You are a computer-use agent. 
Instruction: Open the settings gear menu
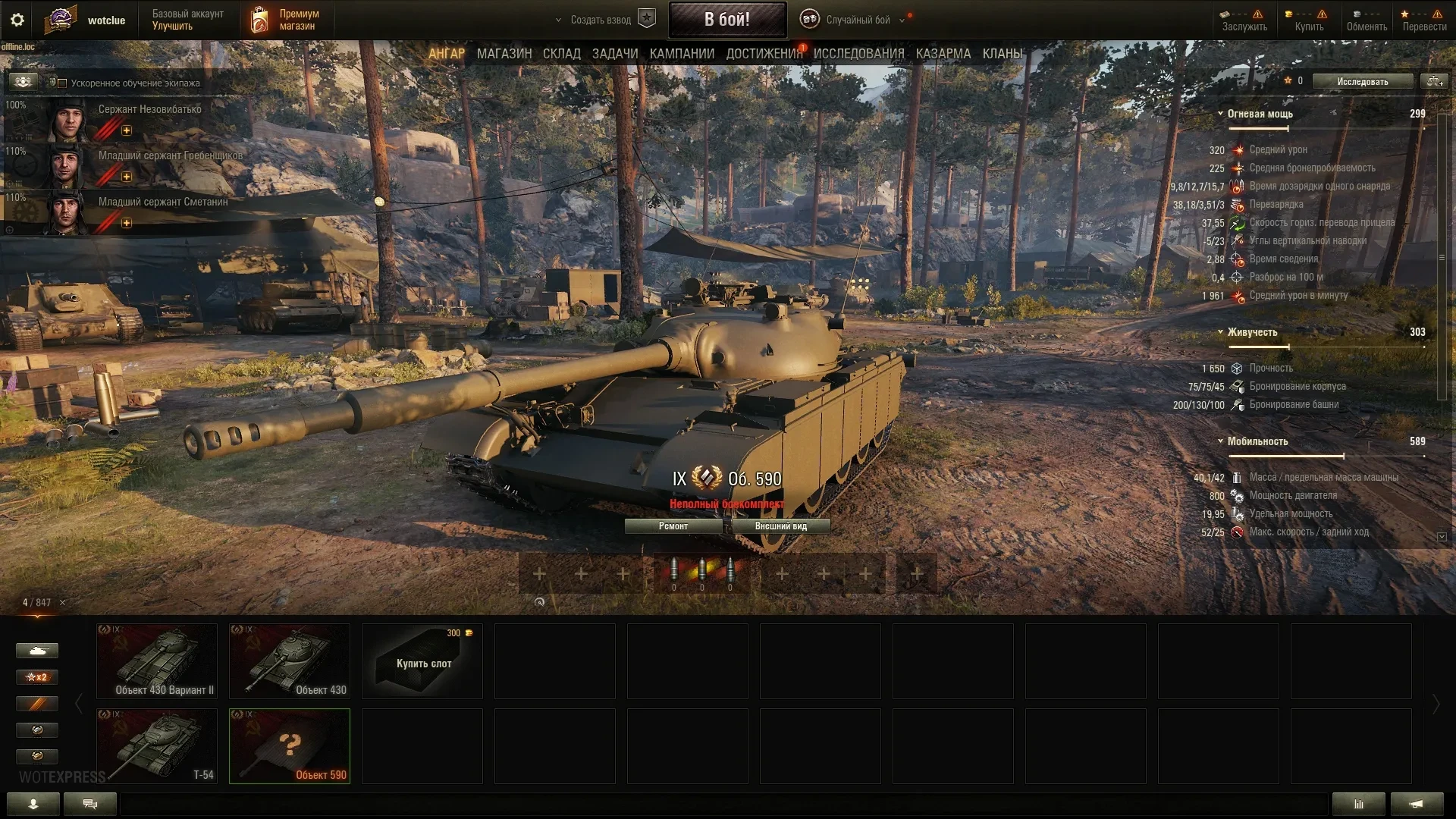click(x=17, y=20)
